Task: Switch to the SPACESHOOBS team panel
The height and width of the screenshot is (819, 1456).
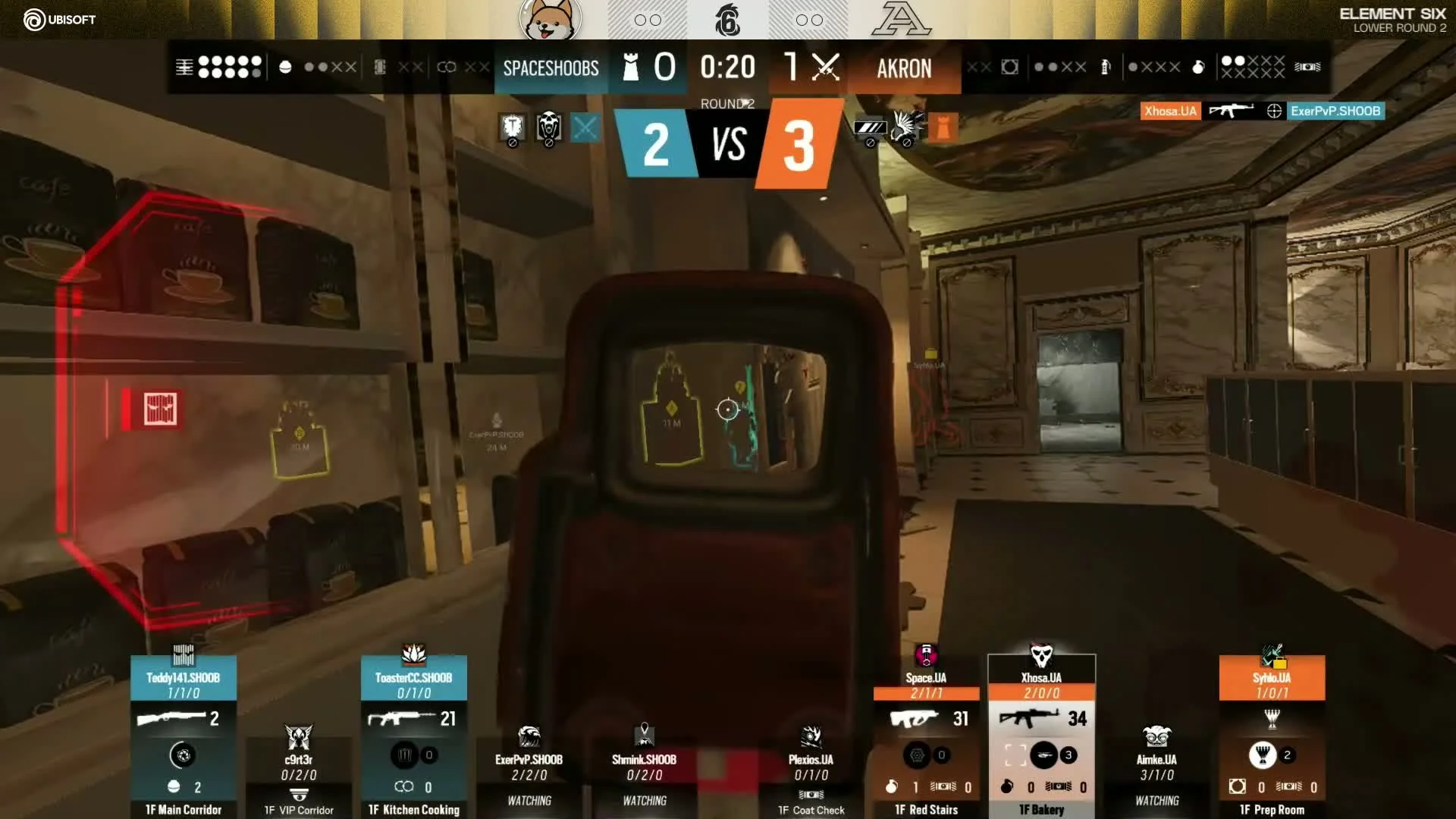Action: point(551,68)
